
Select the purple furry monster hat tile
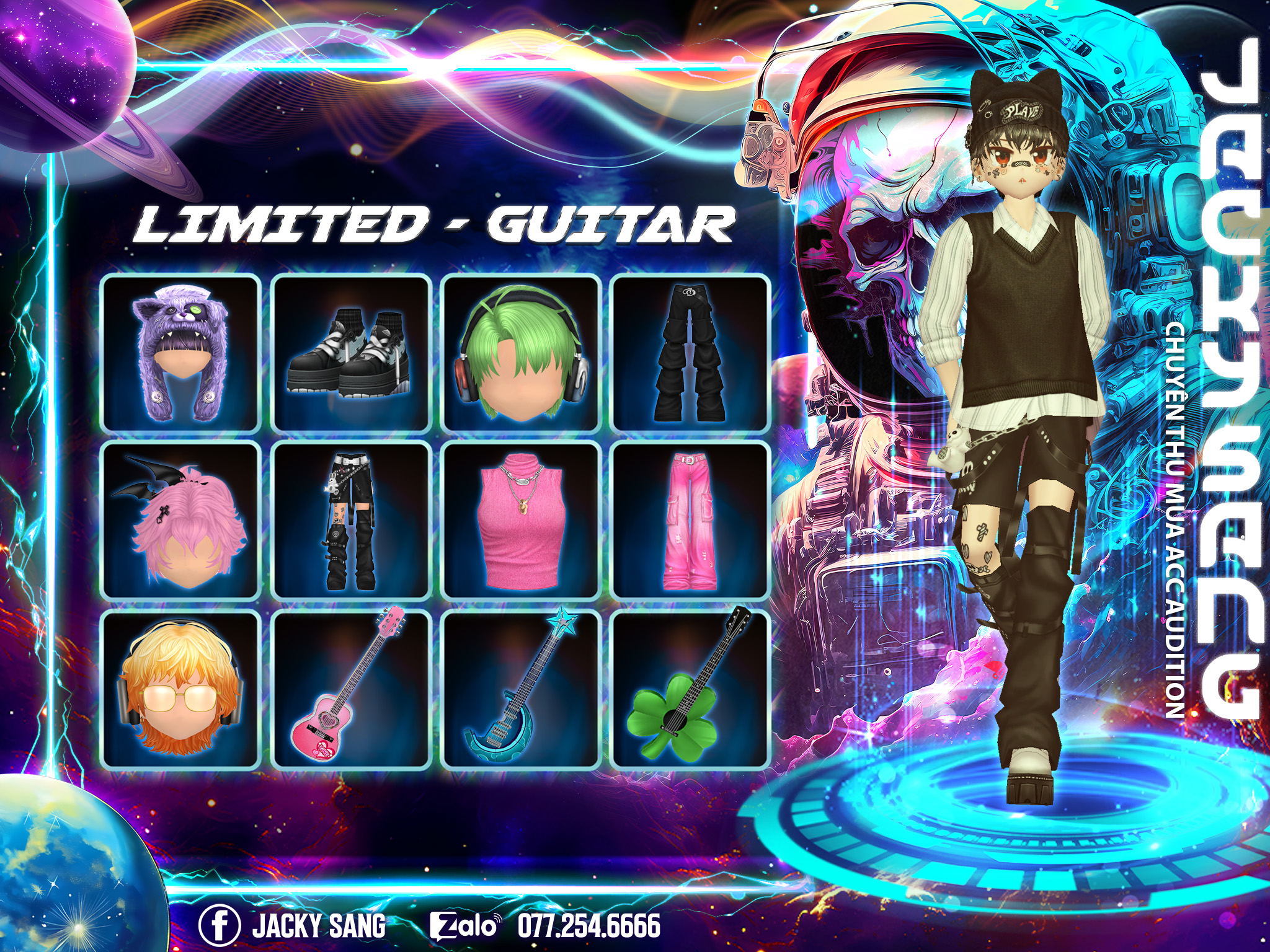(180, 353)
